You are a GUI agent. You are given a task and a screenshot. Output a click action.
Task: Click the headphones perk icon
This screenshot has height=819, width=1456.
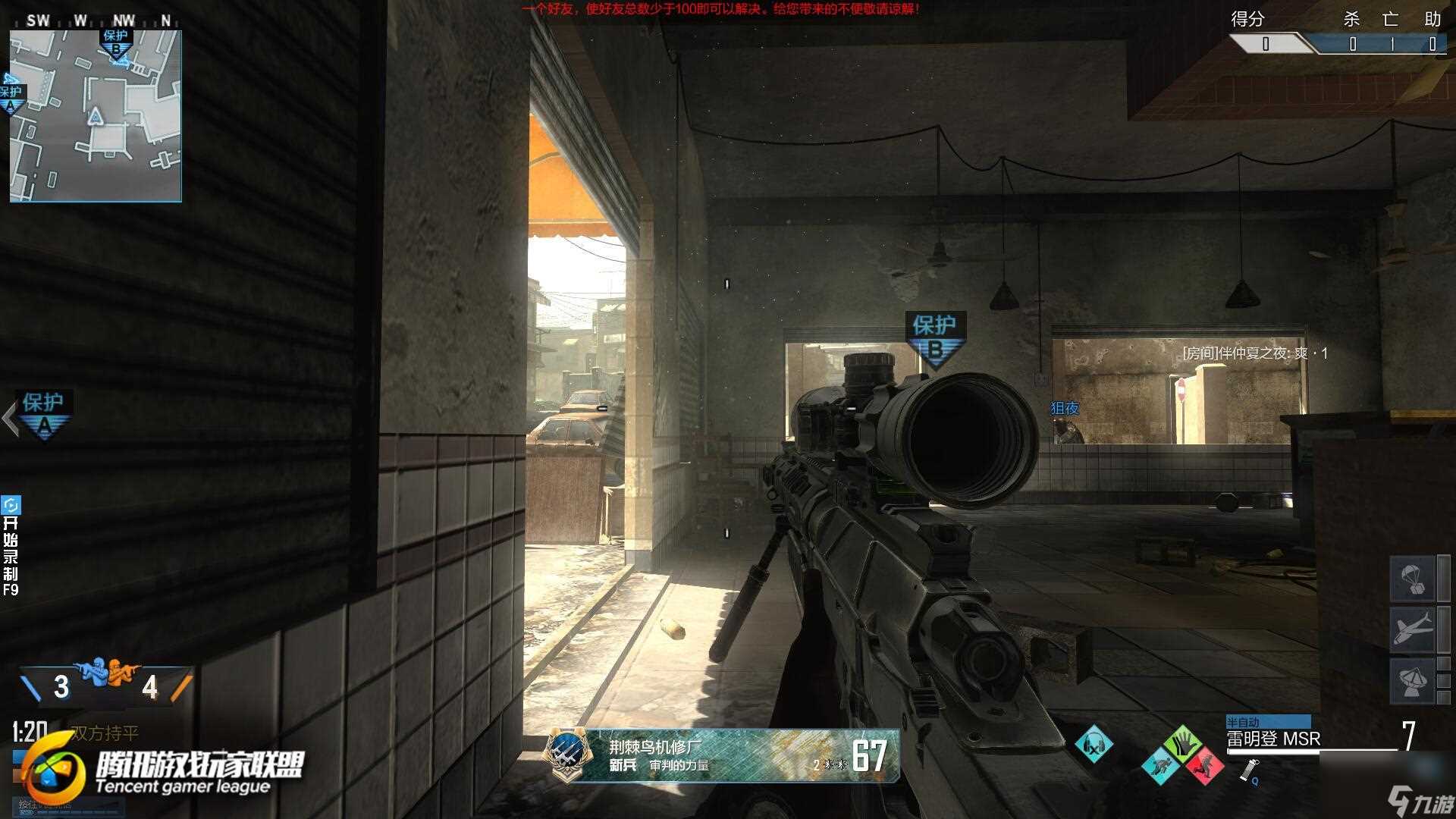pos(1094,745)
